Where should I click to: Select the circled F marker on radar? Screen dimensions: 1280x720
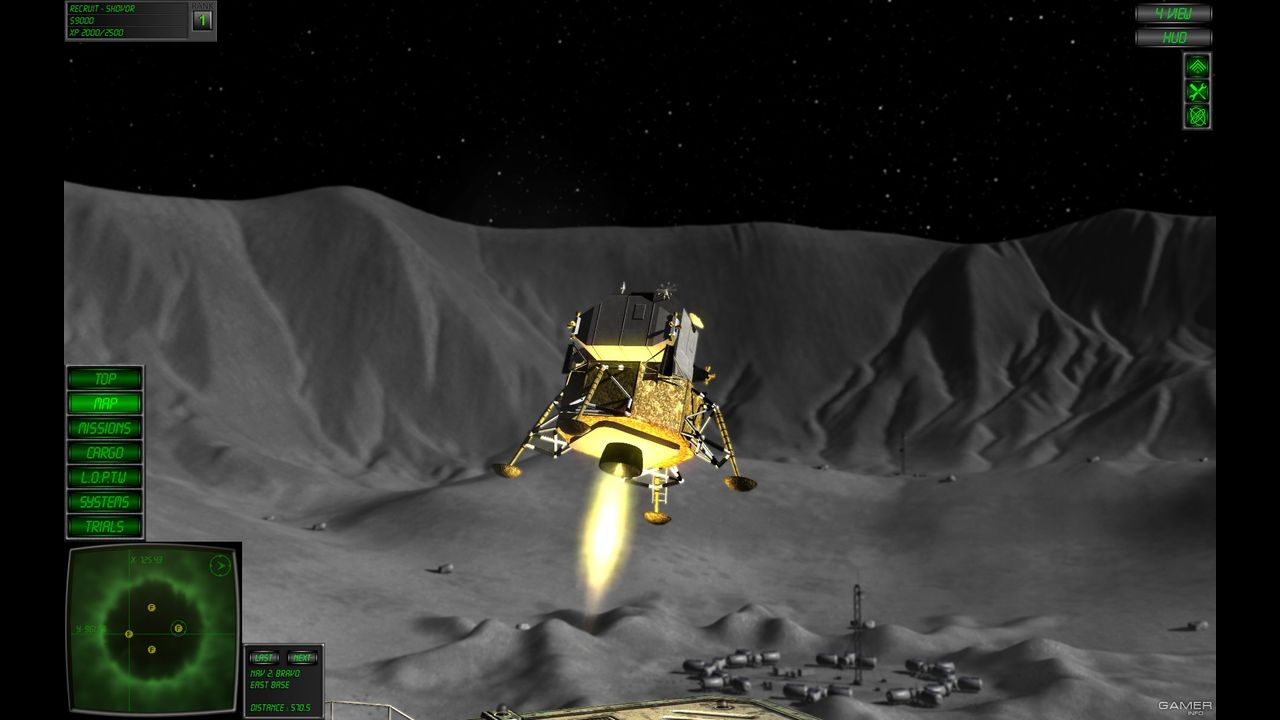click(x=178, y=628)
